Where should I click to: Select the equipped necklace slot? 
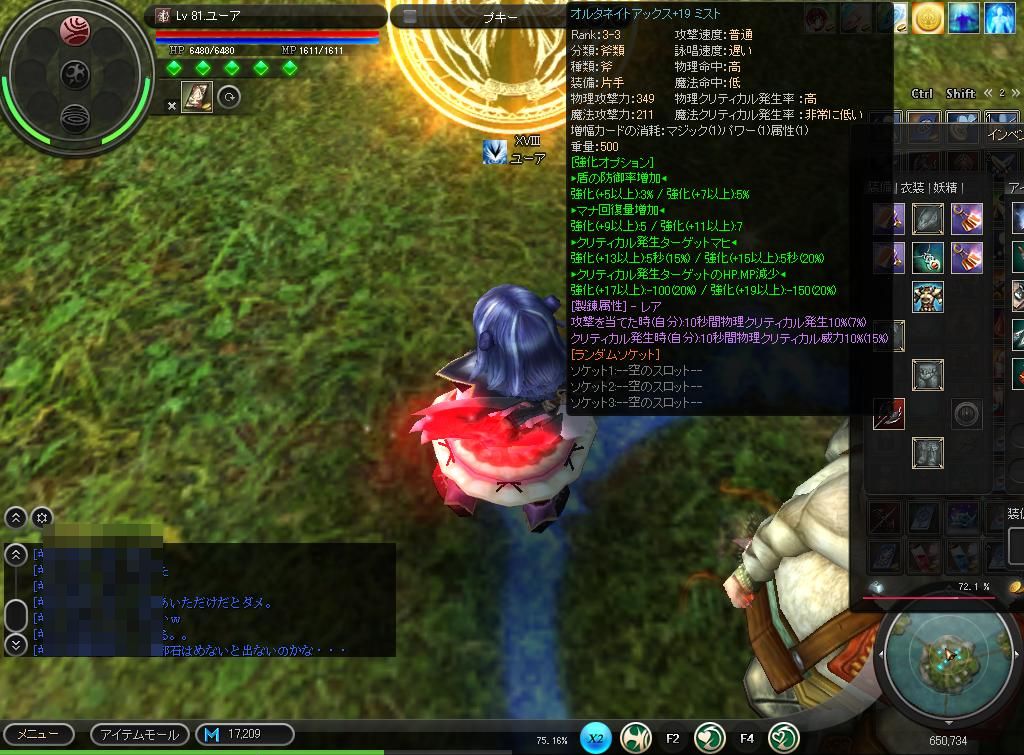[928, 257]
